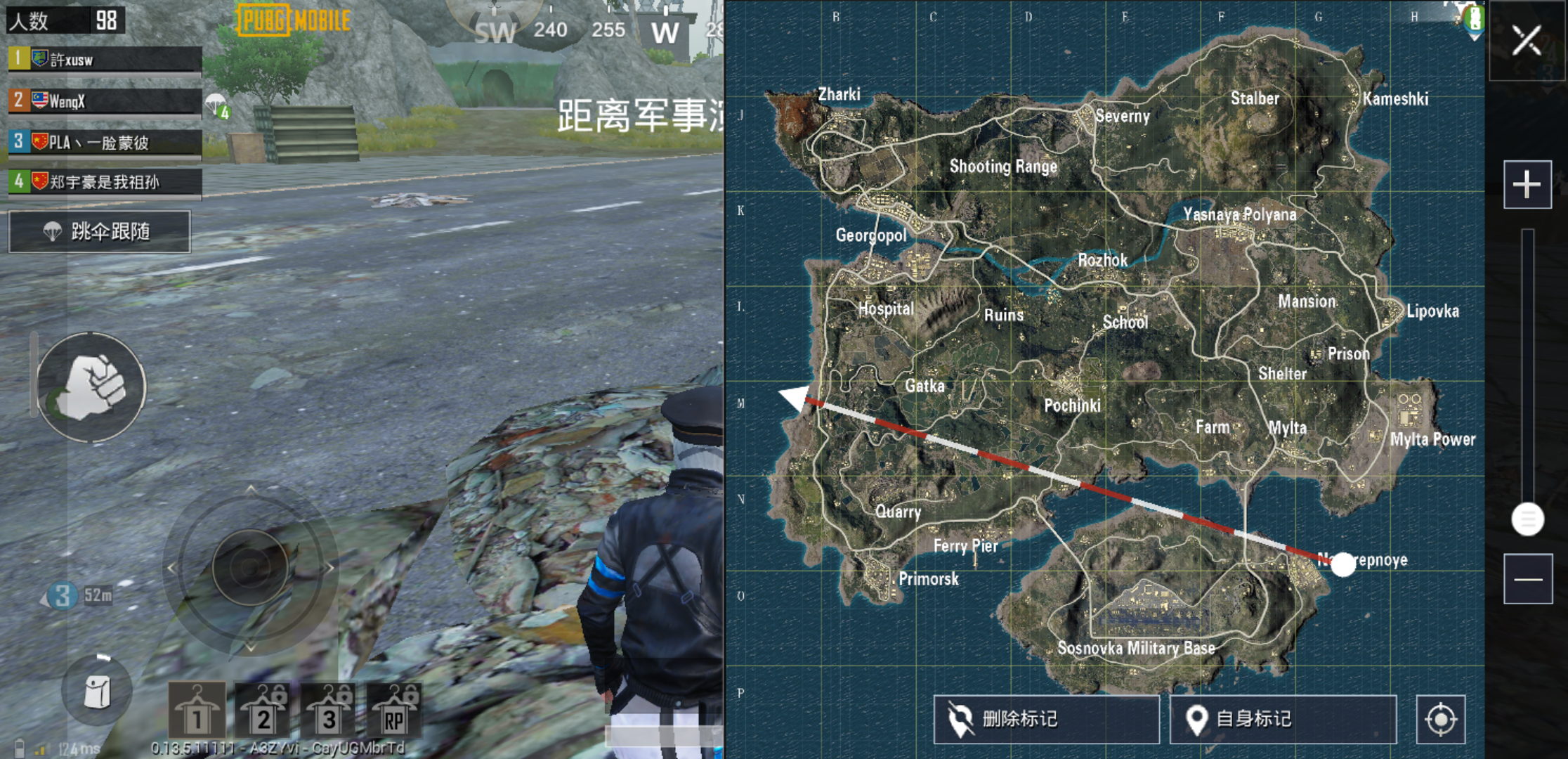The image size is (1568, 759).
Task: Toggle 跳伞跟随 parachute follow mode
Action: point(98,232)
